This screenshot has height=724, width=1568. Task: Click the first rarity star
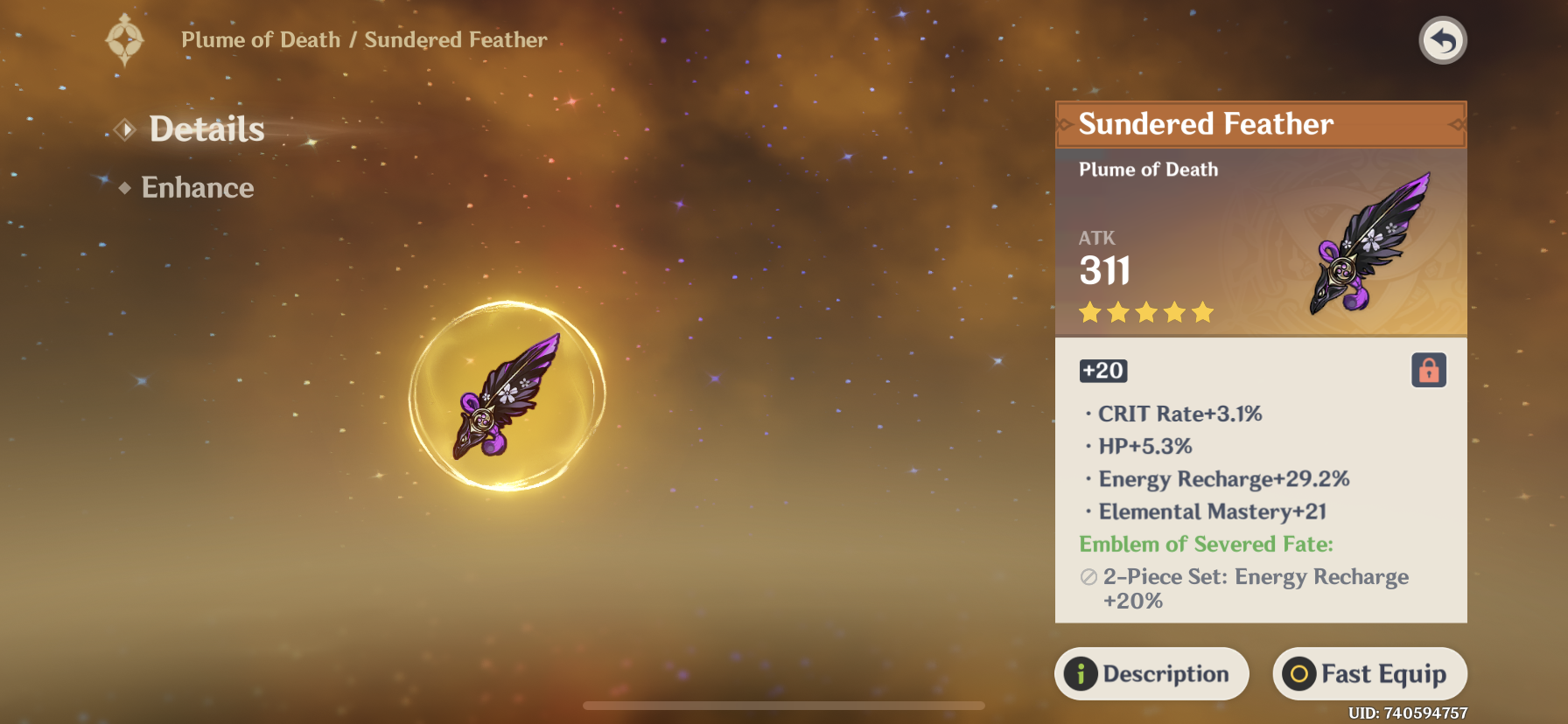(x=1088, y=310)
